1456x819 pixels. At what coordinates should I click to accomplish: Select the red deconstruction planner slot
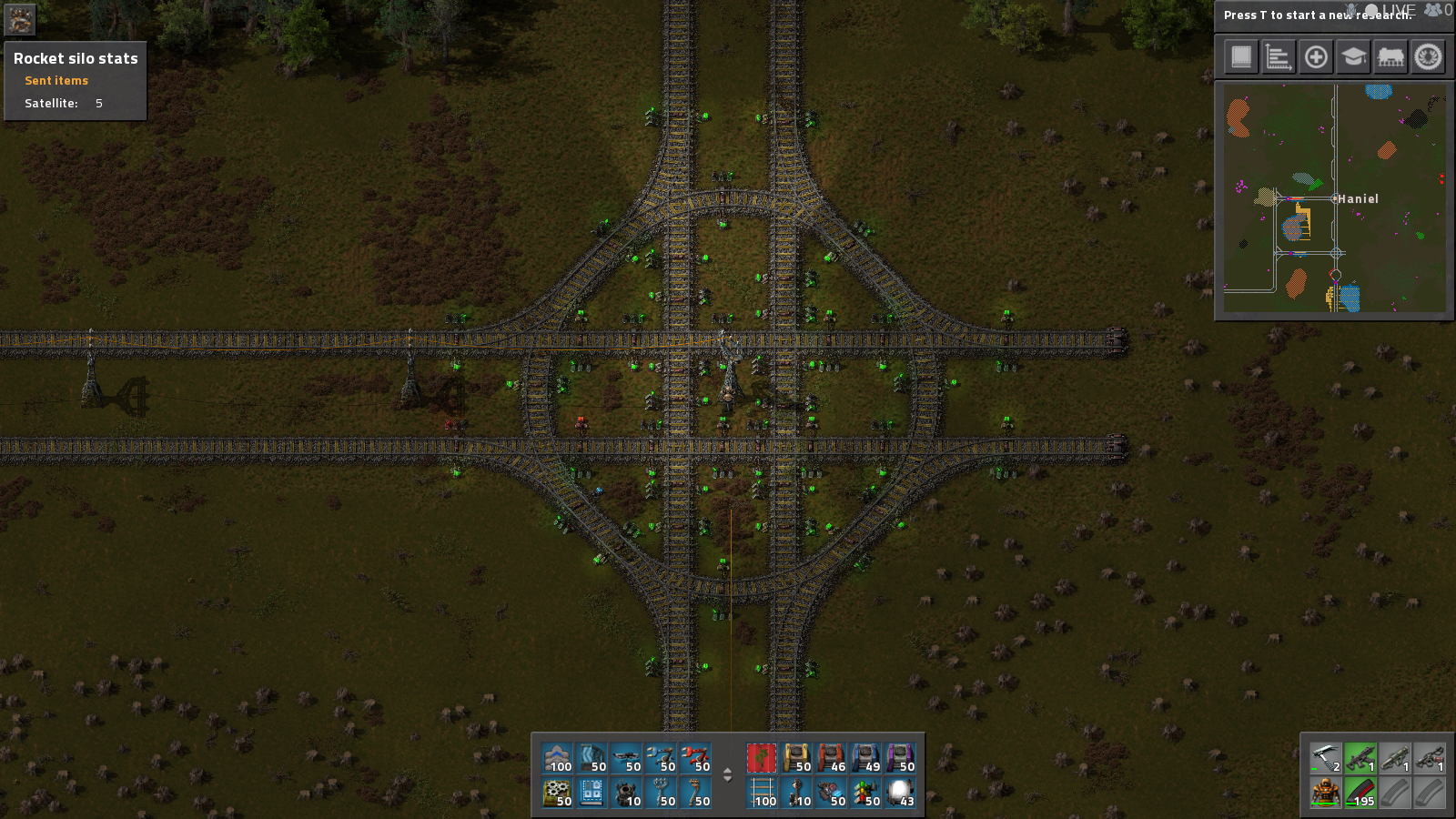pyautogui.click(x=762, y=758)
